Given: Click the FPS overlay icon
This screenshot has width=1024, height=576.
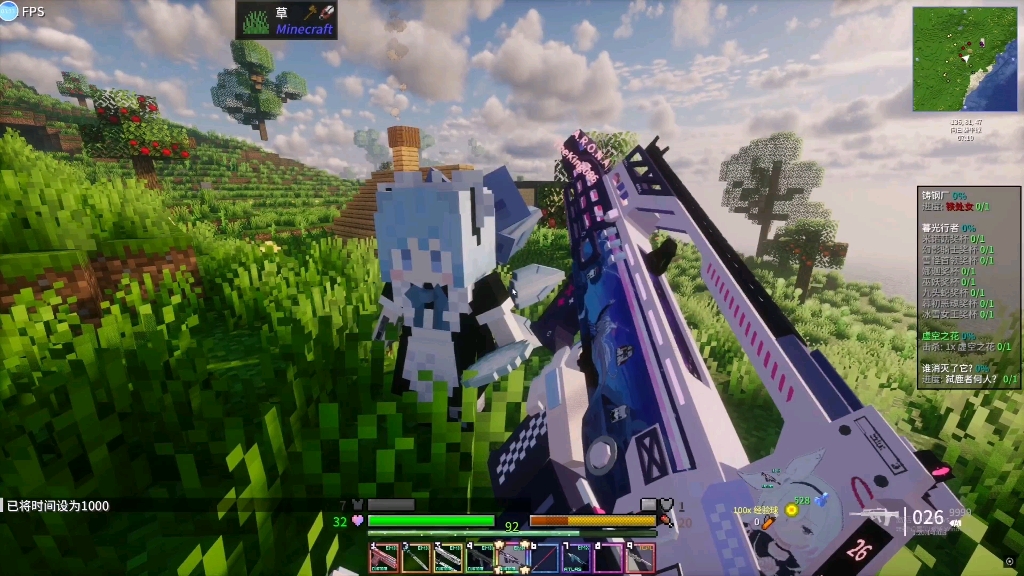Looking at the screenshot, I should coord(10,11).
